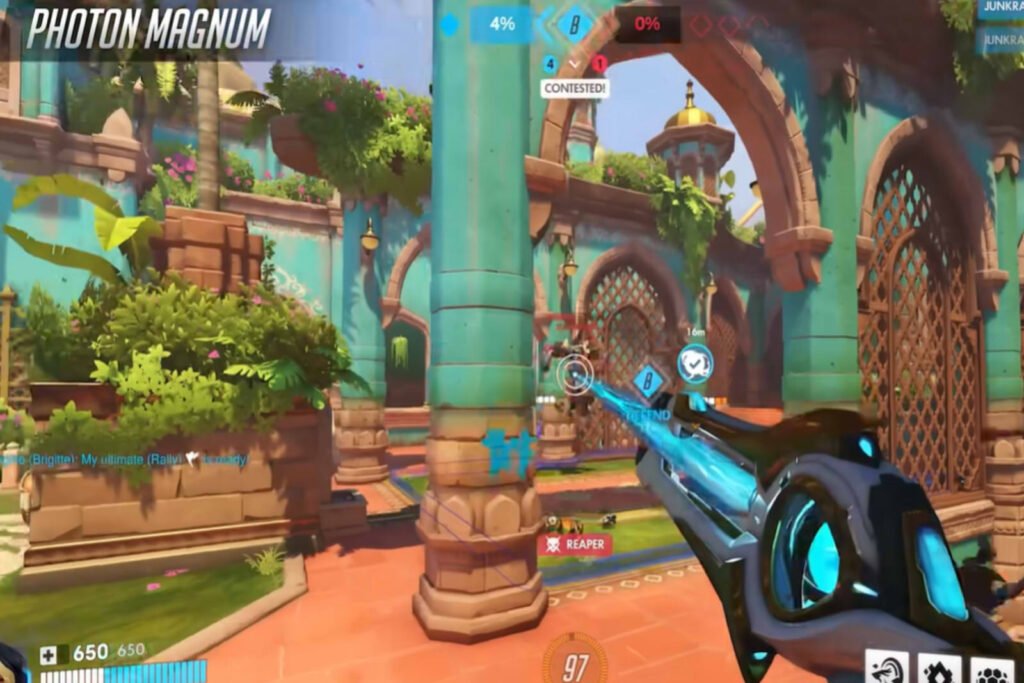Image resolution: width=1024 pixels, height=683 pixels.
Task: Click the central objective B diamond icon
Action: 574,25
